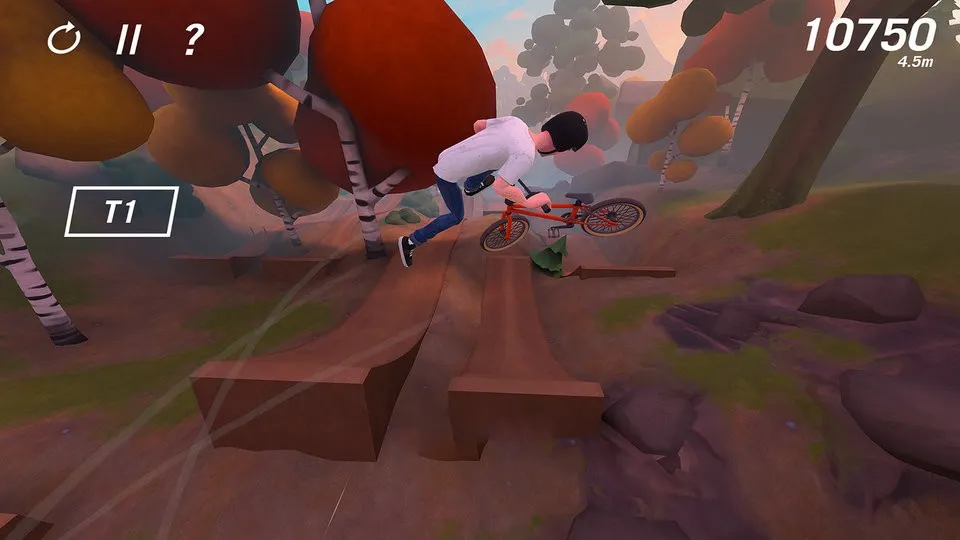Restart the run with the circular arrow
Image resolution: width=960 pixels, height=540 pixels.
[x=64, y=40]
